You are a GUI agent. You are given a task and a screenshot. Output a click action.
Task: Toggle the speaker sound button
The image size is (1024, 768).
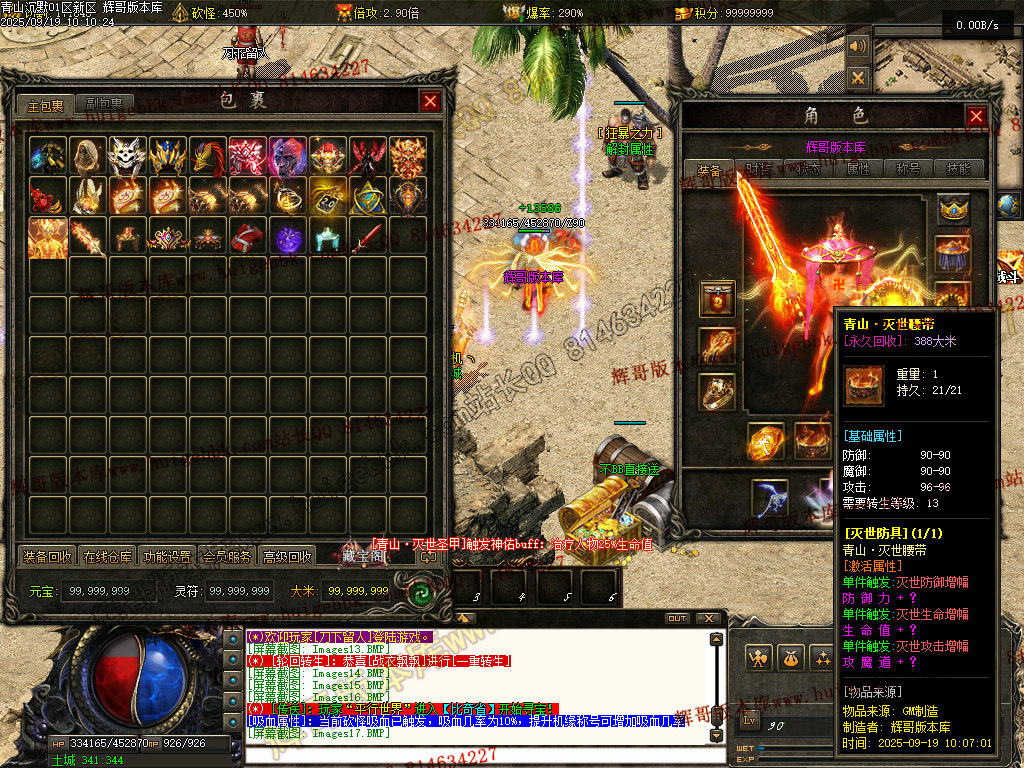[x=857, y=47]
